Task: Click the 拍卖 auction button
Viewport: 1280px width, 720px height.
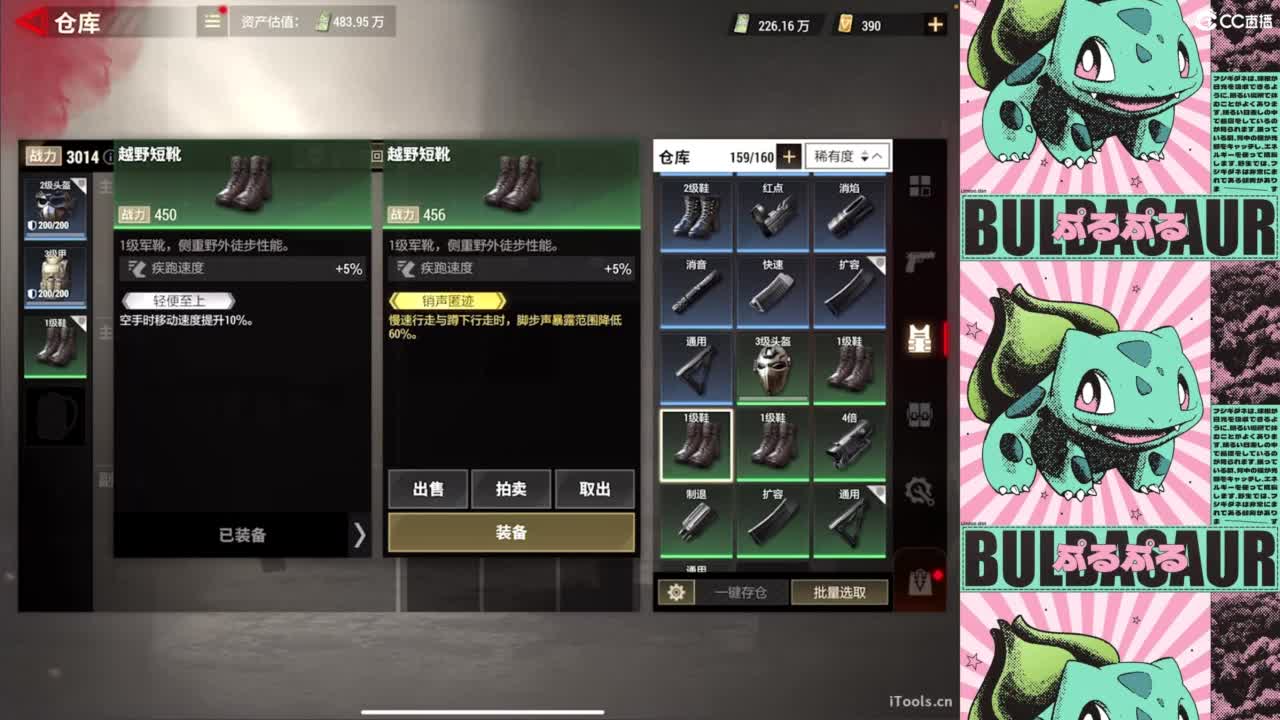Action: click(512, 489)
